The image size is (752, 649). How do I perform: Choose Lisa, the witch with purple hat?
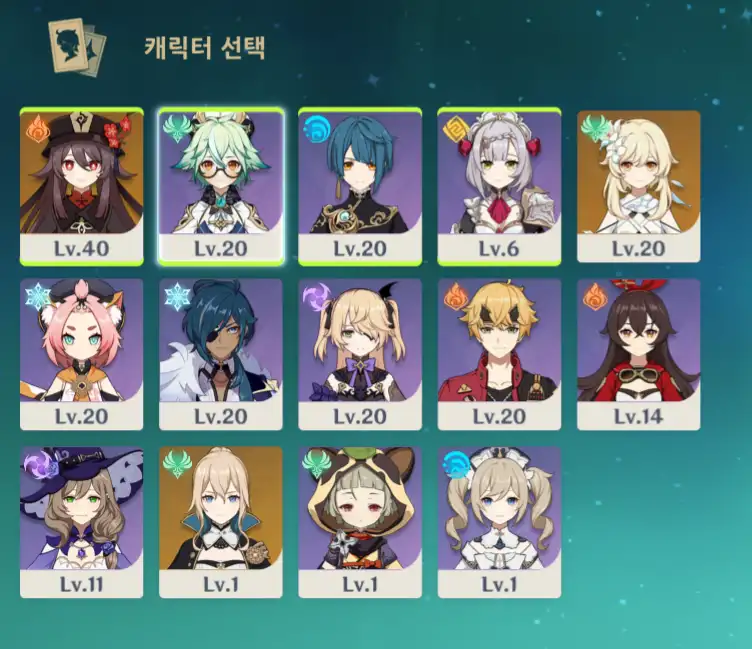[81, 521]
